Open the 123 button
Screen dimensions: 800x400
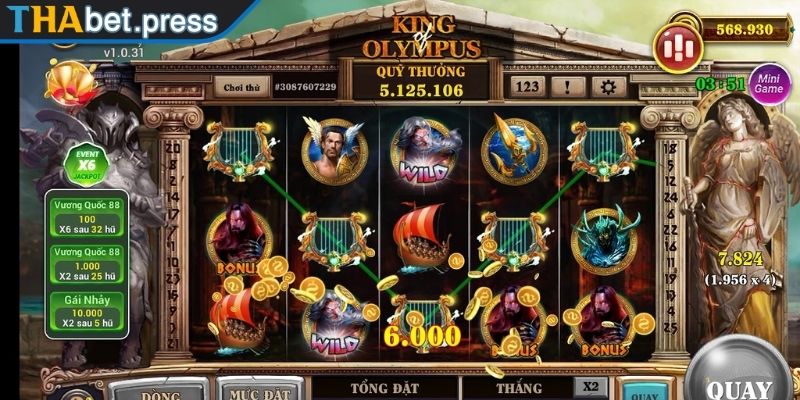tap(528, 86)
